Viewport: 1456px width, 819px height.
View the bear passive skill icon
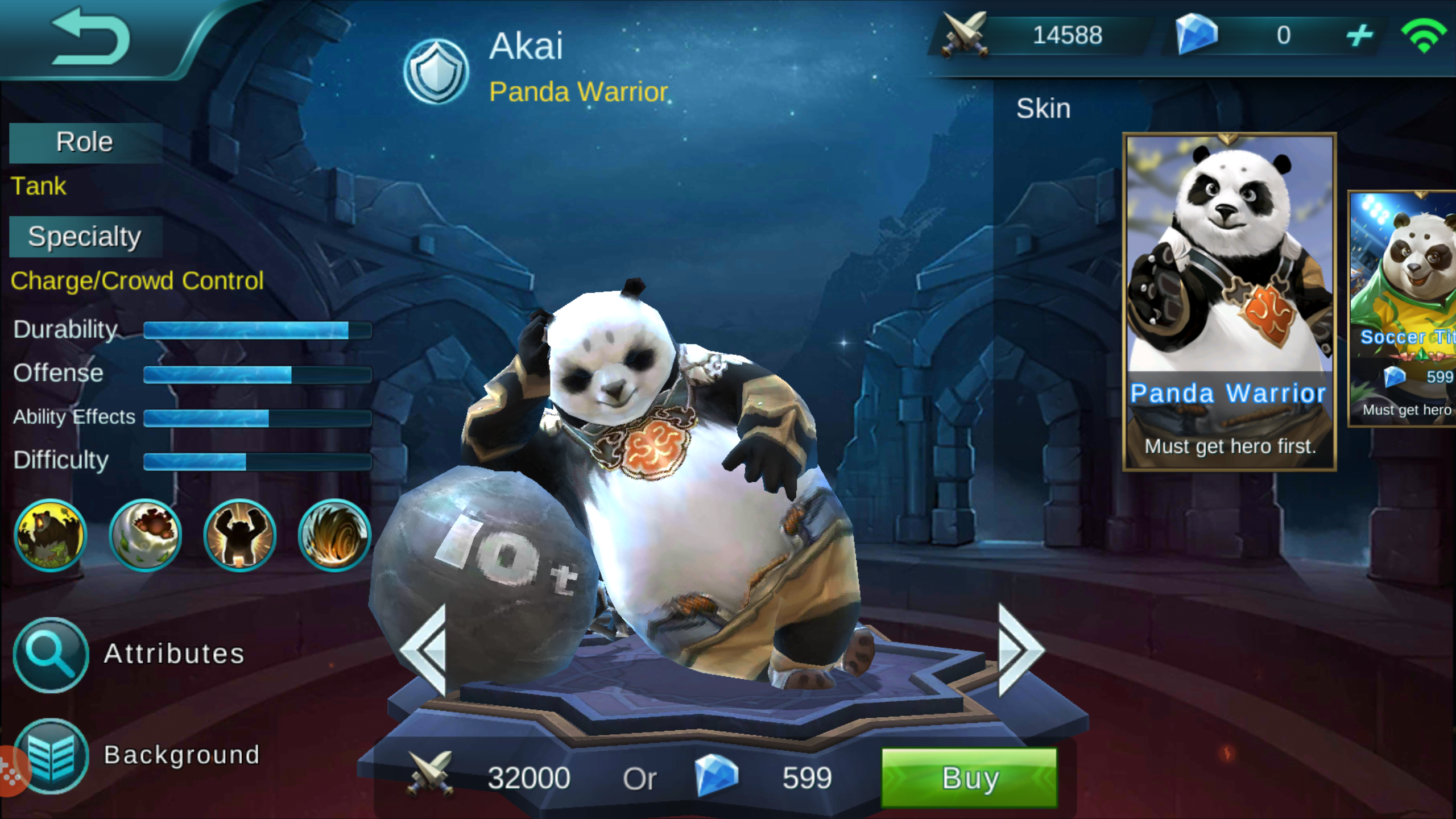pos(51,535)
